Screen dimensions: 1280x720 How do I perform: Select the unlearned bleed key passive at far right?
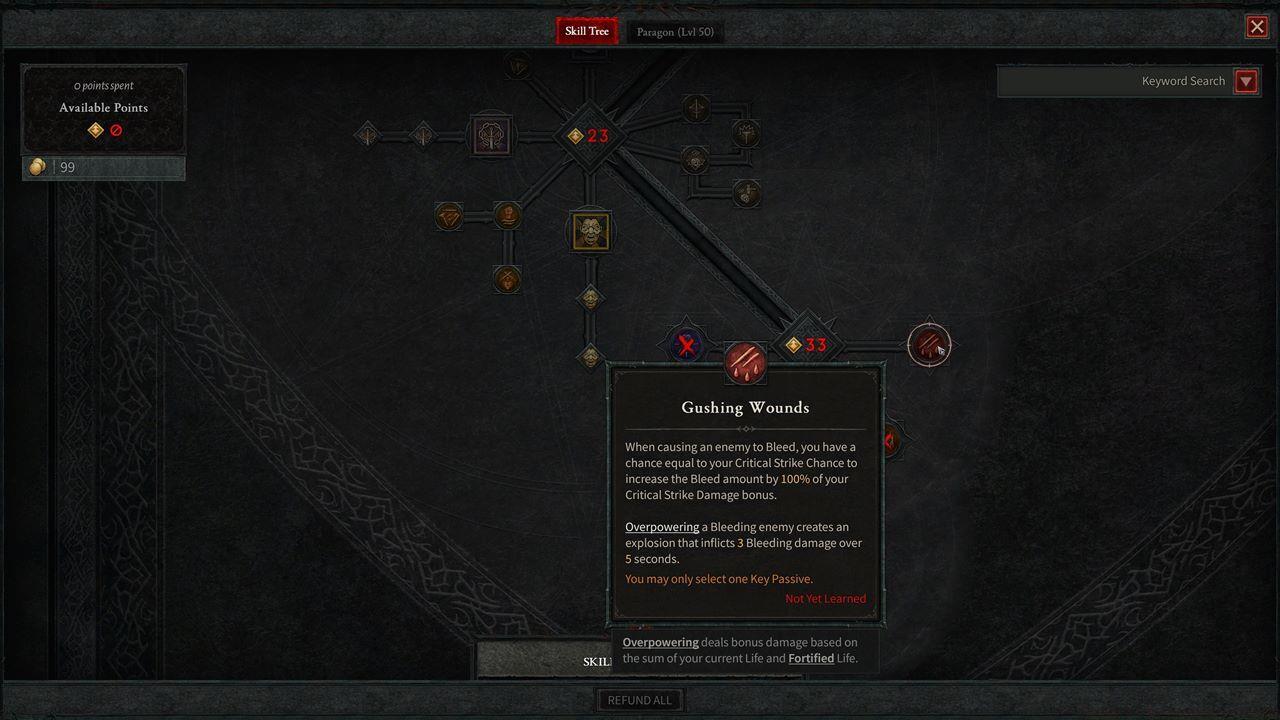928,345
